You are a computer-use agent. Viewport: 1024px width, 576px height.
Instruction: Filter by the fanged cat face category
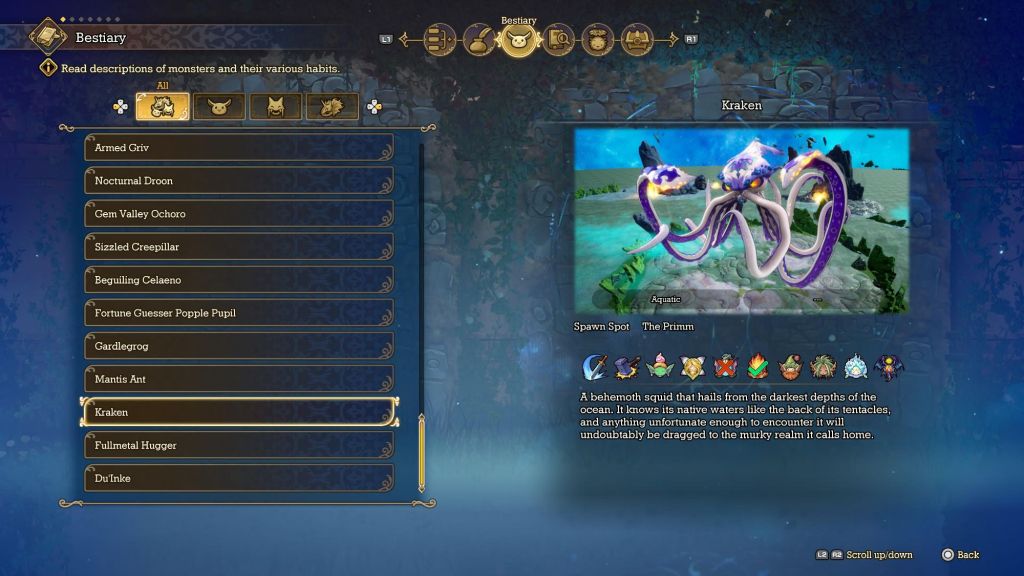point(275,107)
